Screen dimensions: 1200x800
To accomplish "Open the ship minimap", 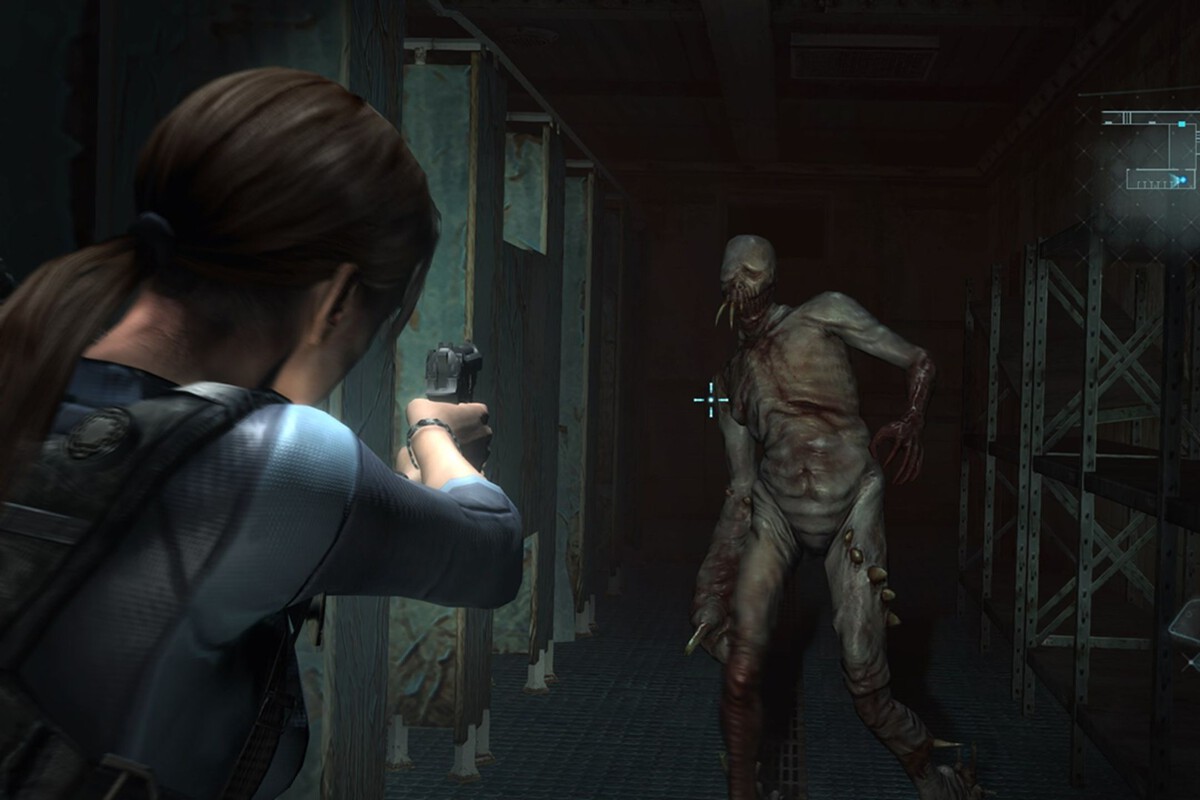I will pyautogui.click(x=1150, y=150).
